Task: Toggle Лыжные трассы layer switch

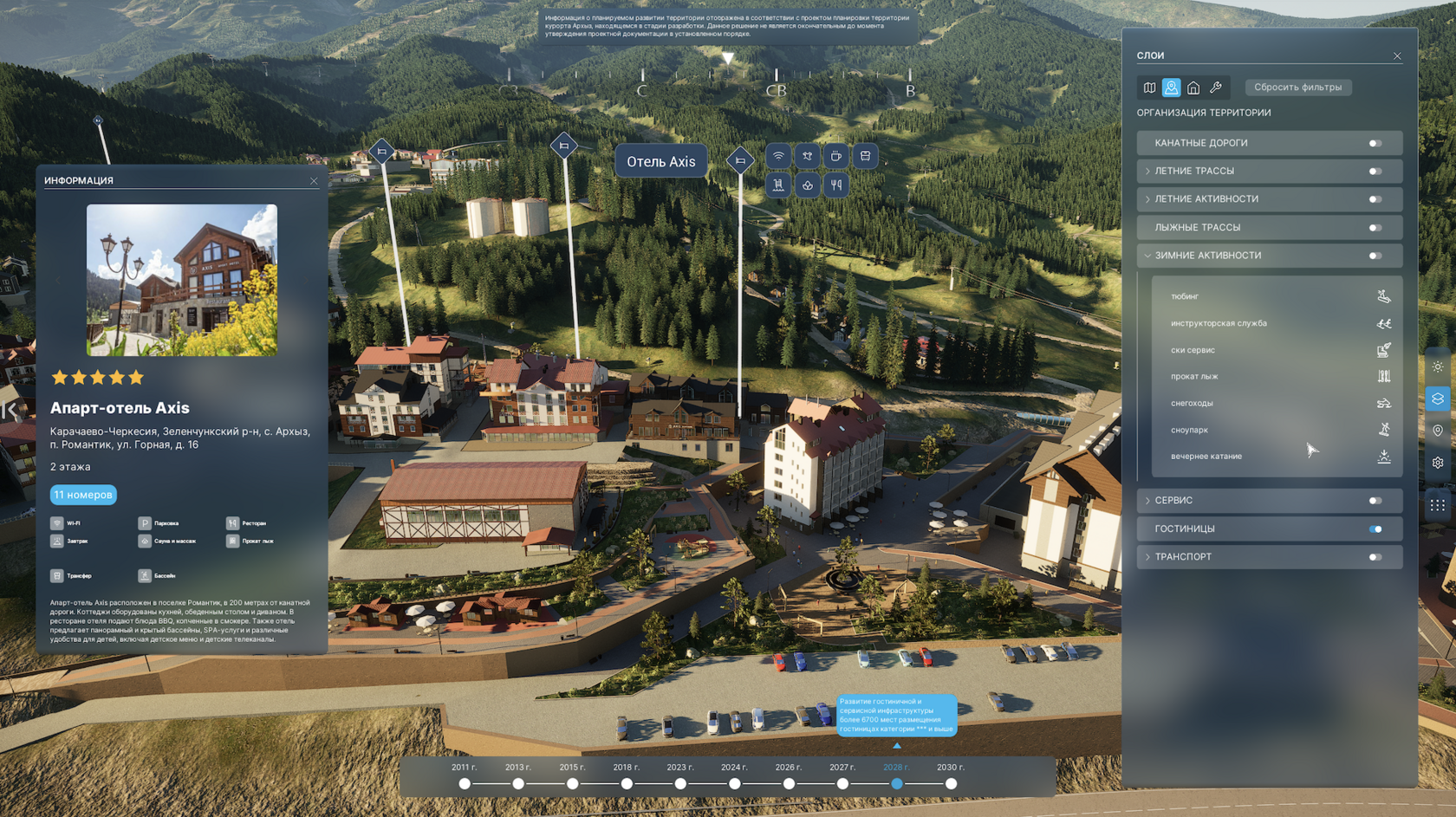Action: (1375, 228)
